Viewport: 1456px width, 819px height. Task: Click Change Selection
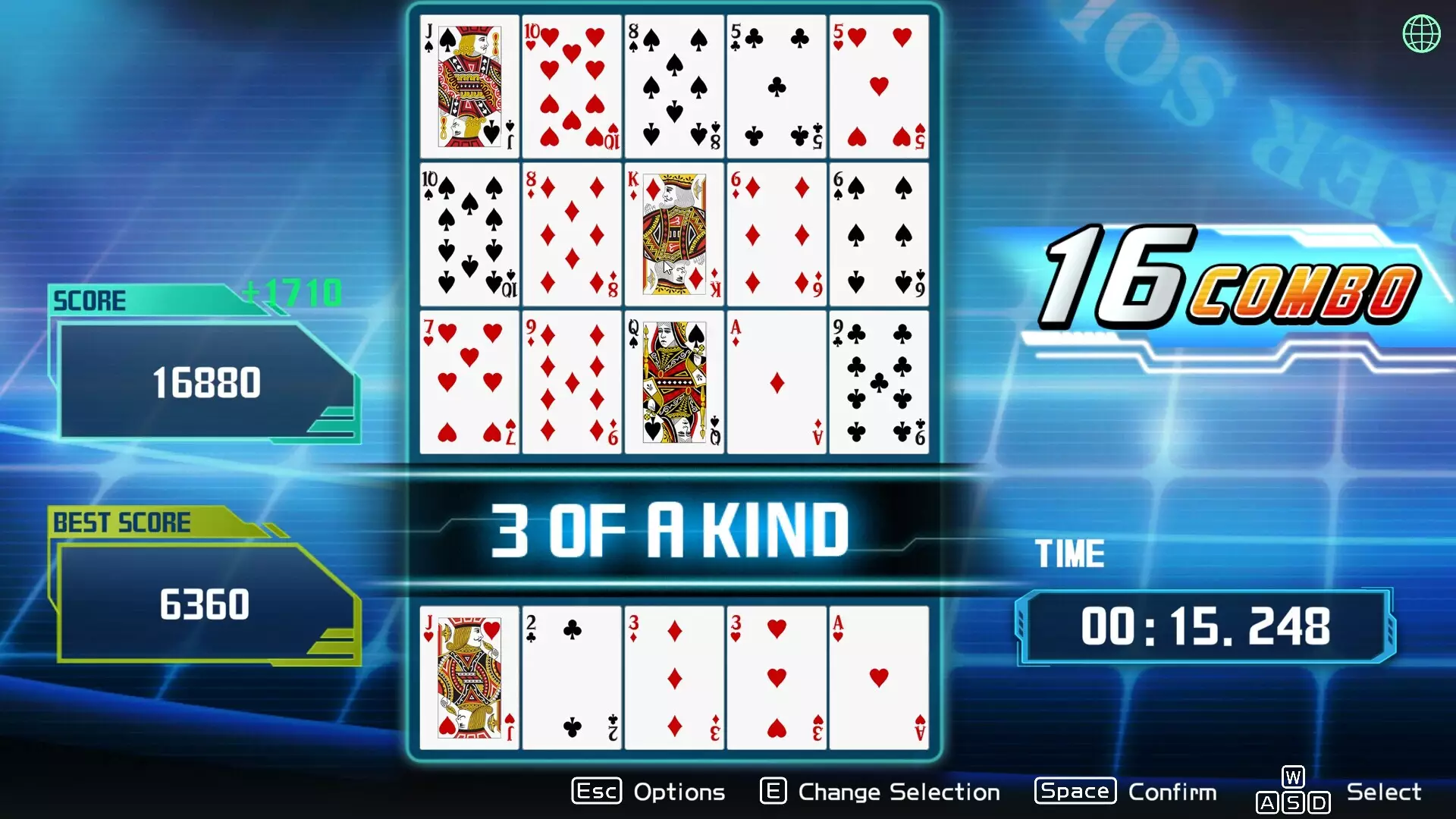(x=898, y=792)
